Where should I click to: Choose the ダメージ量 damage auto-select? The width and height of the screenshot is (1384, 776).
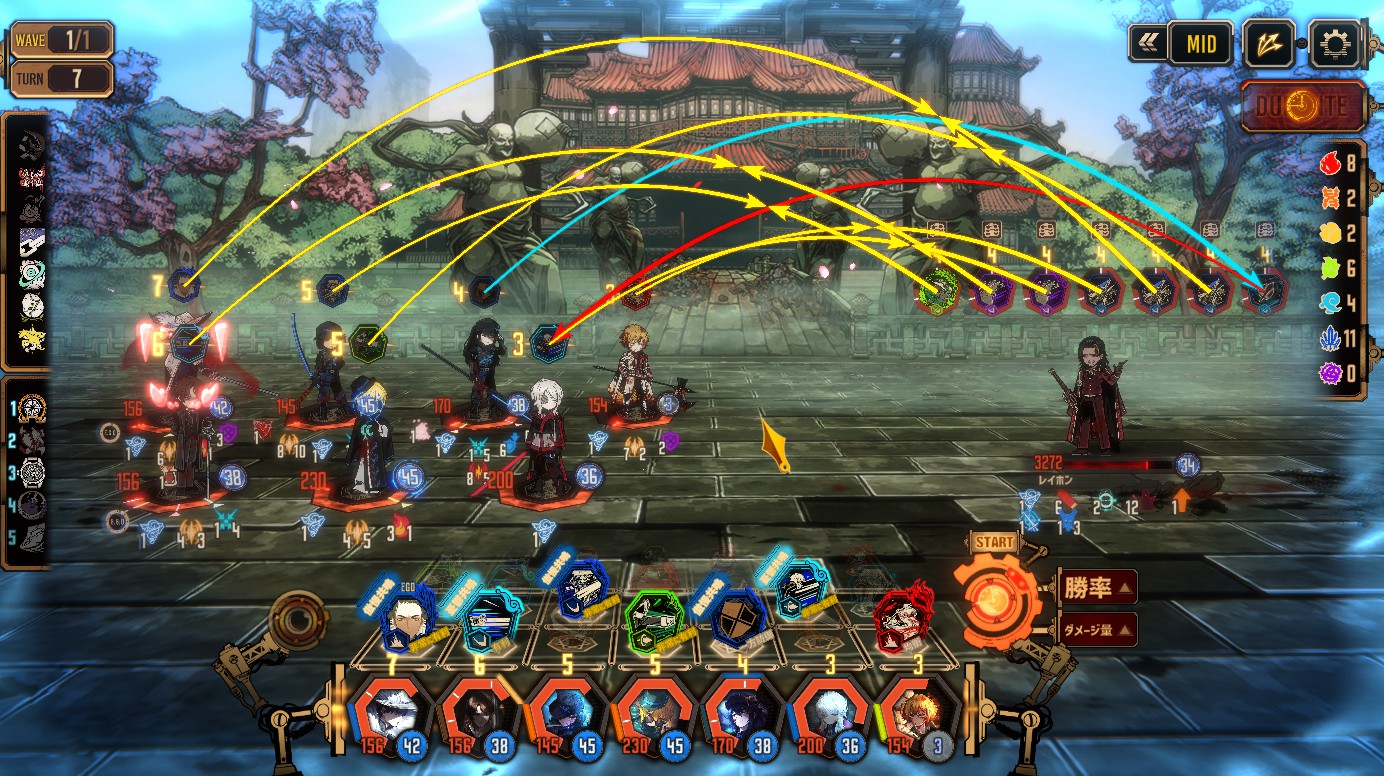pos(1095,629)
